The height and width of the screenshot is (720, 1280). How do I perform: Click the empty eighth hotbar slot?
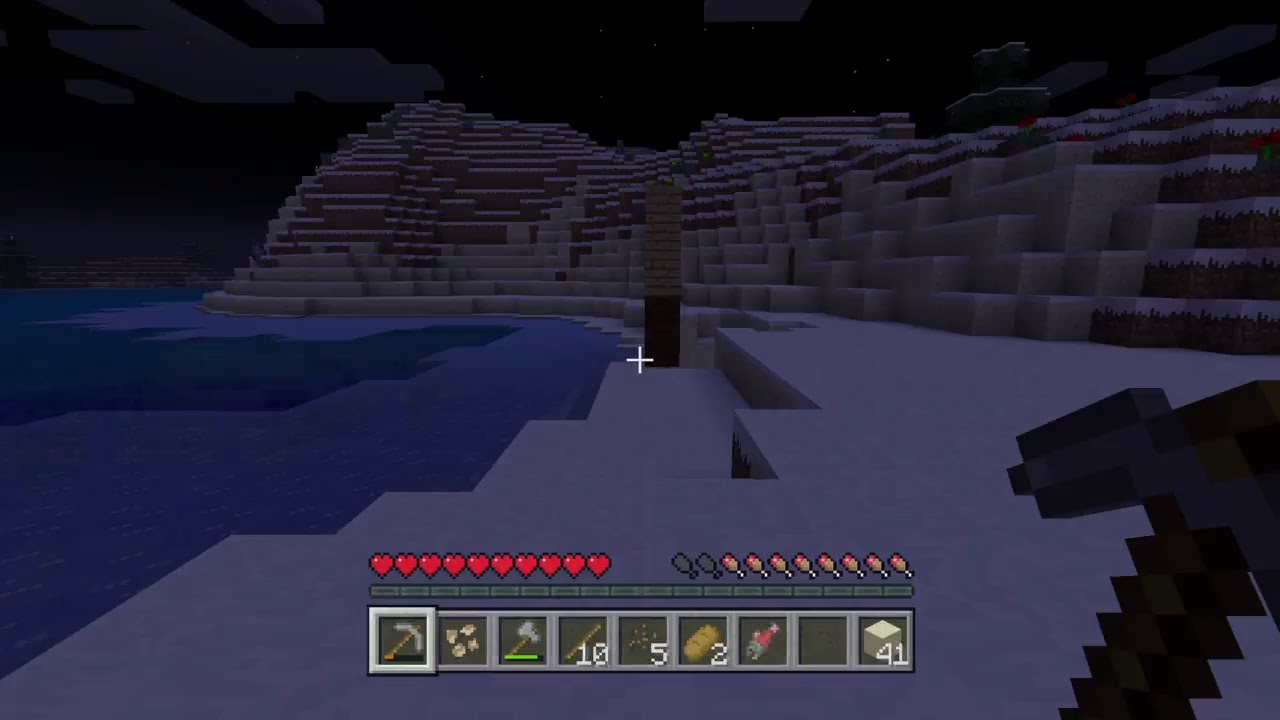(x=821, y=640)
